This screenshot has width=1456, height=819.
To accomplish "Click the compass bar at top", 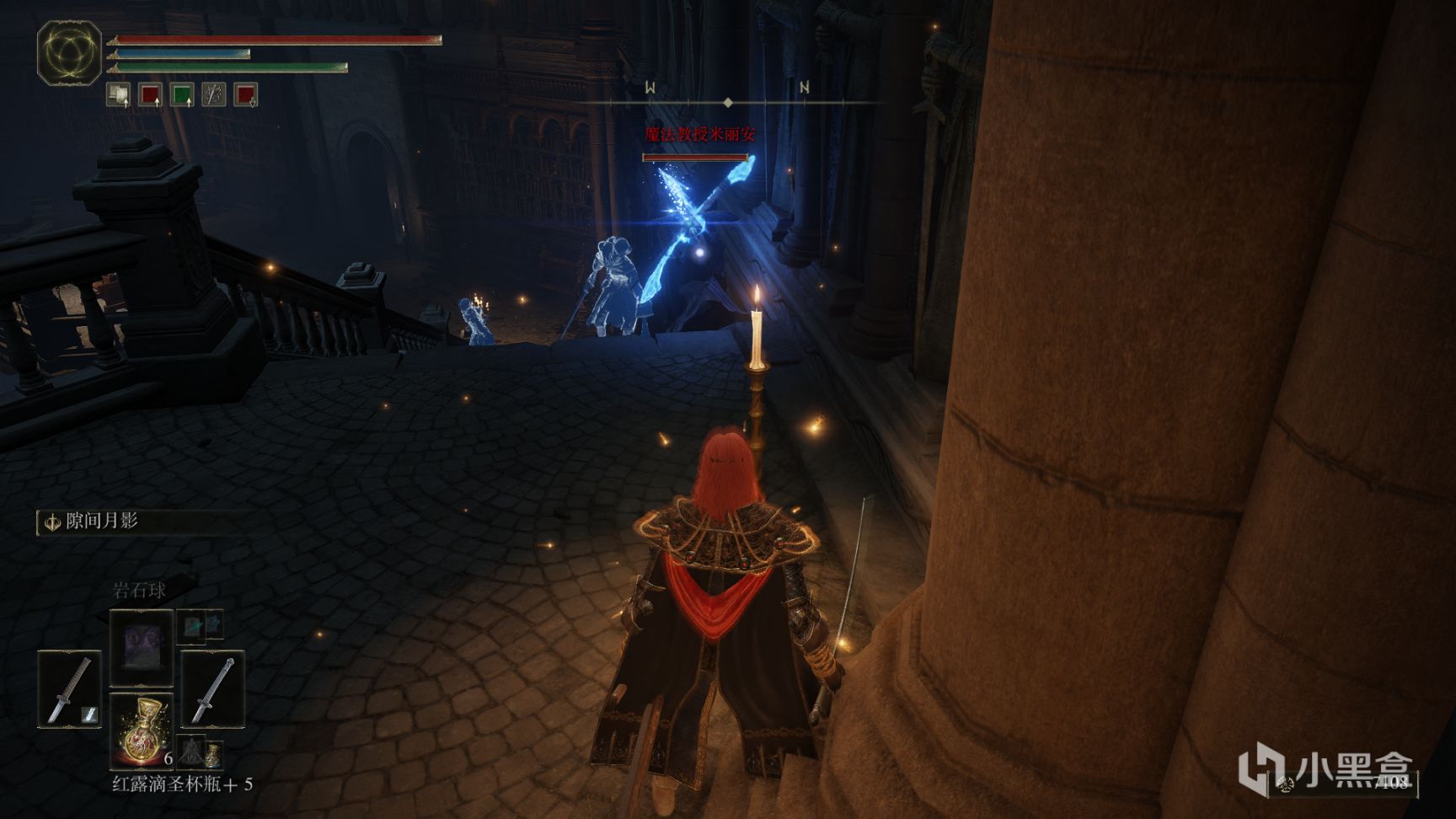I will click(728, 102).
